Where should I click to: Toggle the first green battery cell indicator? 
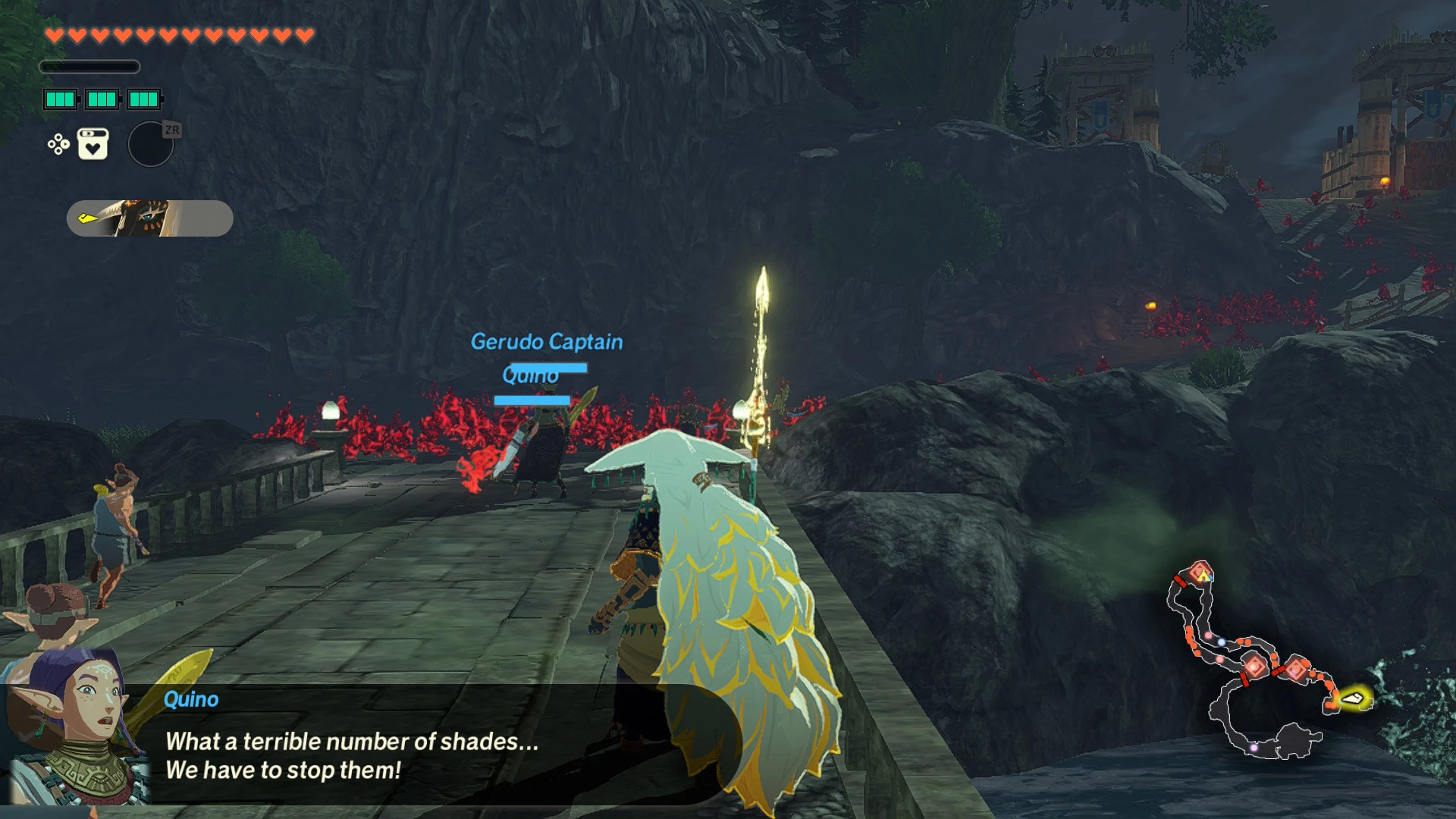click(61, 99)
